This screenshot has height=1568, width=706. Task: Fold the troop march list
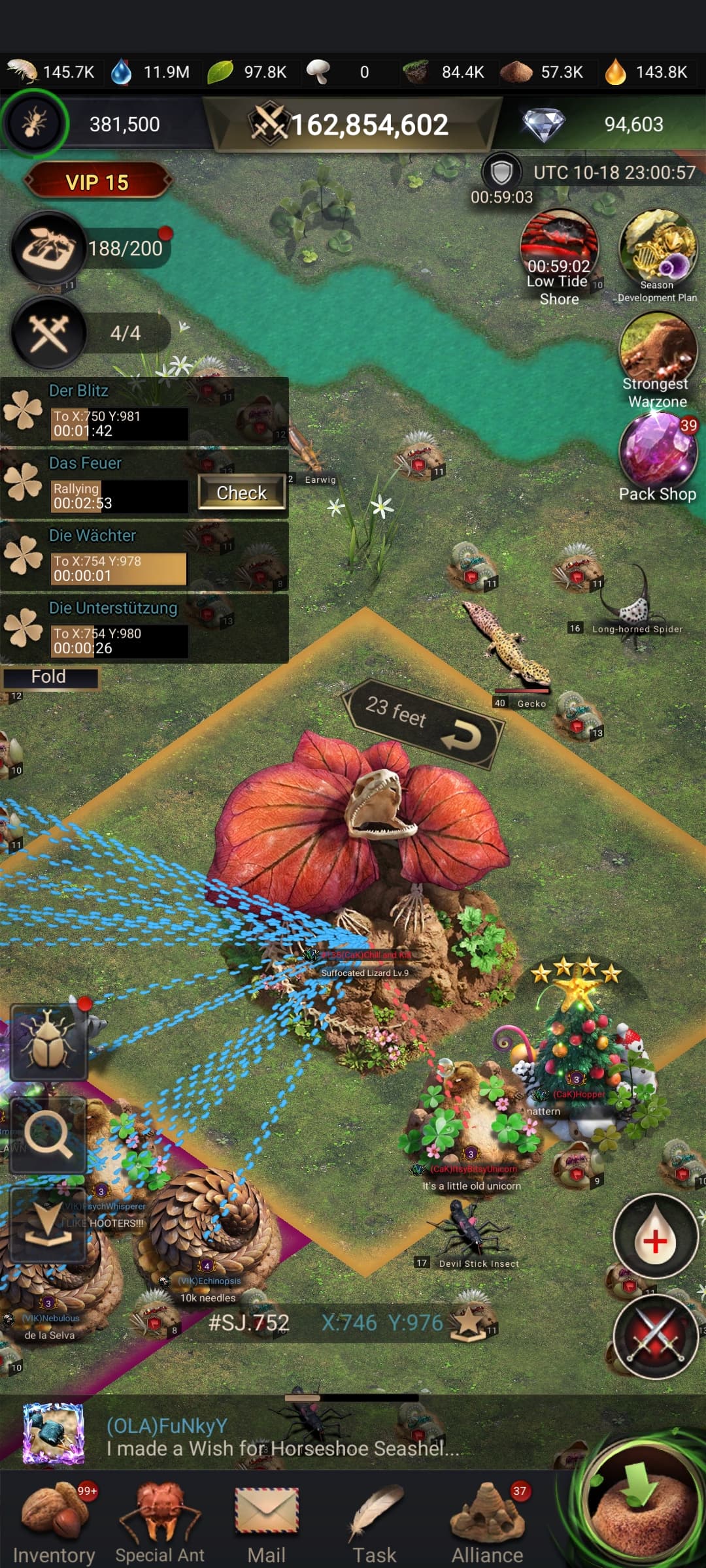49,677
